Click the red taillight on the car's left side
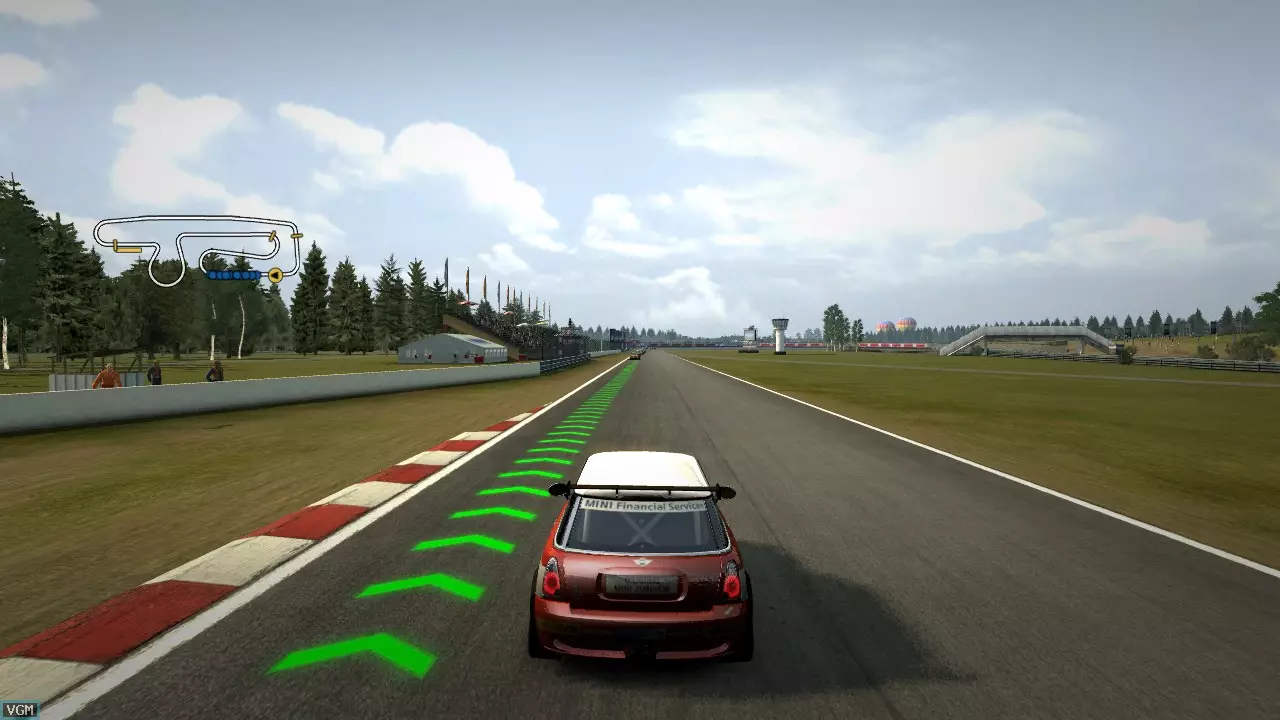Screen dimensions: 1280x720 (x=552, y=583)
